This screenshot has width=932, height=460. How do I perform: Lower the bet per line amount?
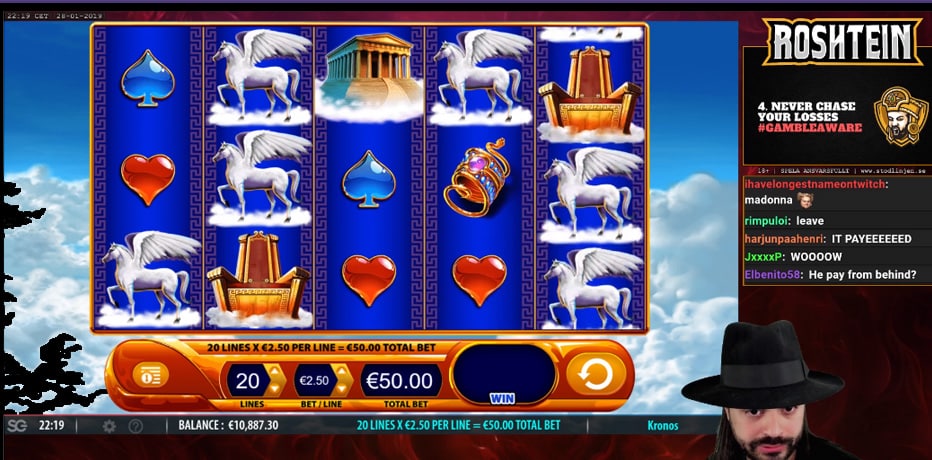click(x=342, y=388)
